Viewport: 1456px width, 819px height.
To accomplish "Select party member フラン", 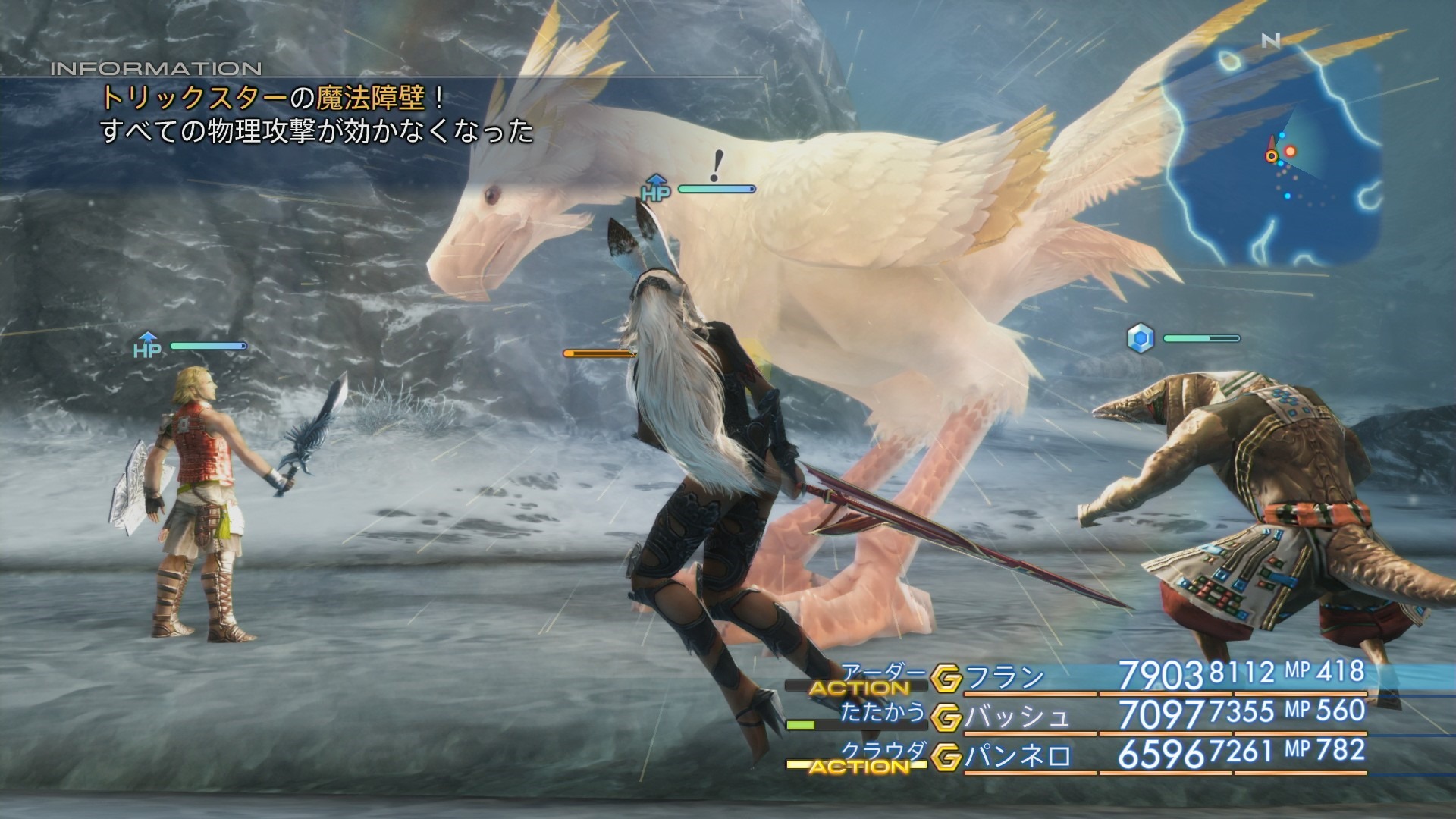I will [1006, 677].
